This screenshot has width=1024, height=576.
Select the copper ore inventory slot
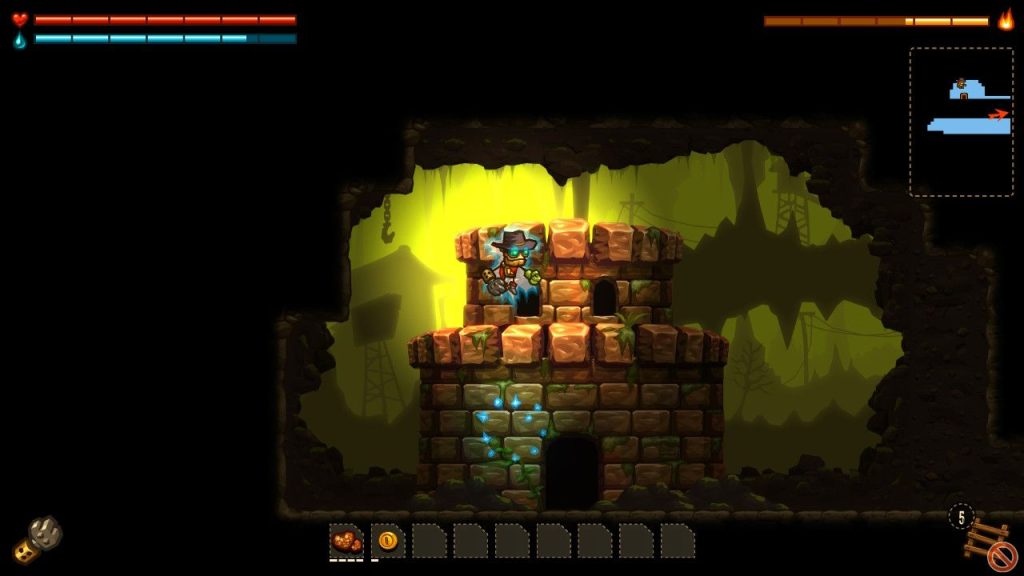pyautogui.click(x=346, y=541)
